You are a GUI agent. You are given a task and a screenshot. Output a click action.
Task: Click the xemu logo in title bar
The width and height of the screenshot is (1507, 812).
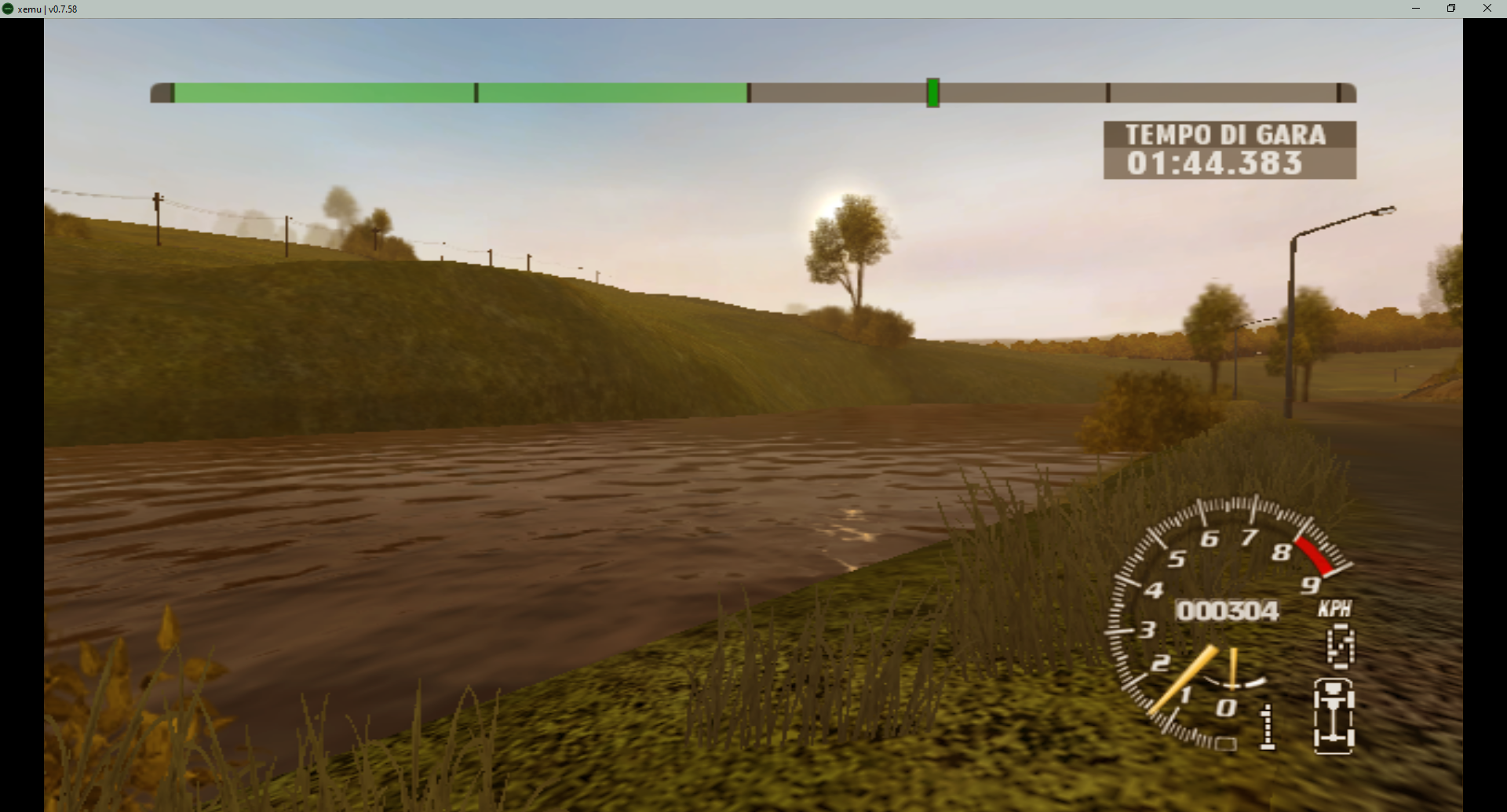[x=8, y=9]
